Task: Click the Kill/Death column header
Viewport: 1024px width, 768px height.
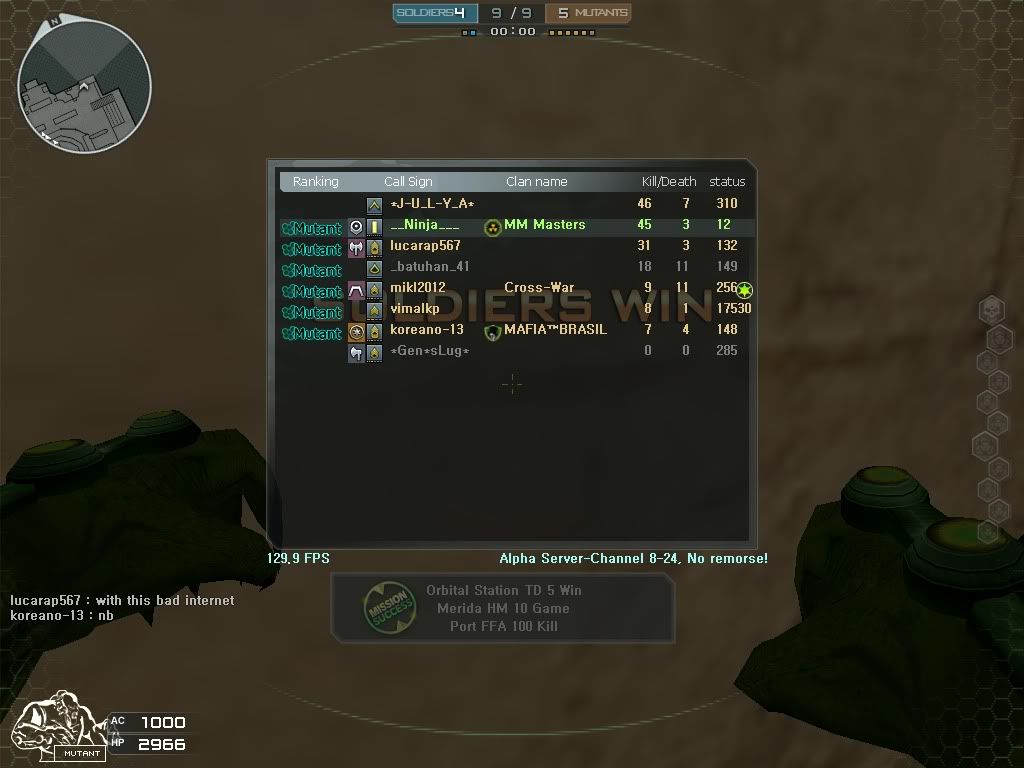Action: click(668, 182)
